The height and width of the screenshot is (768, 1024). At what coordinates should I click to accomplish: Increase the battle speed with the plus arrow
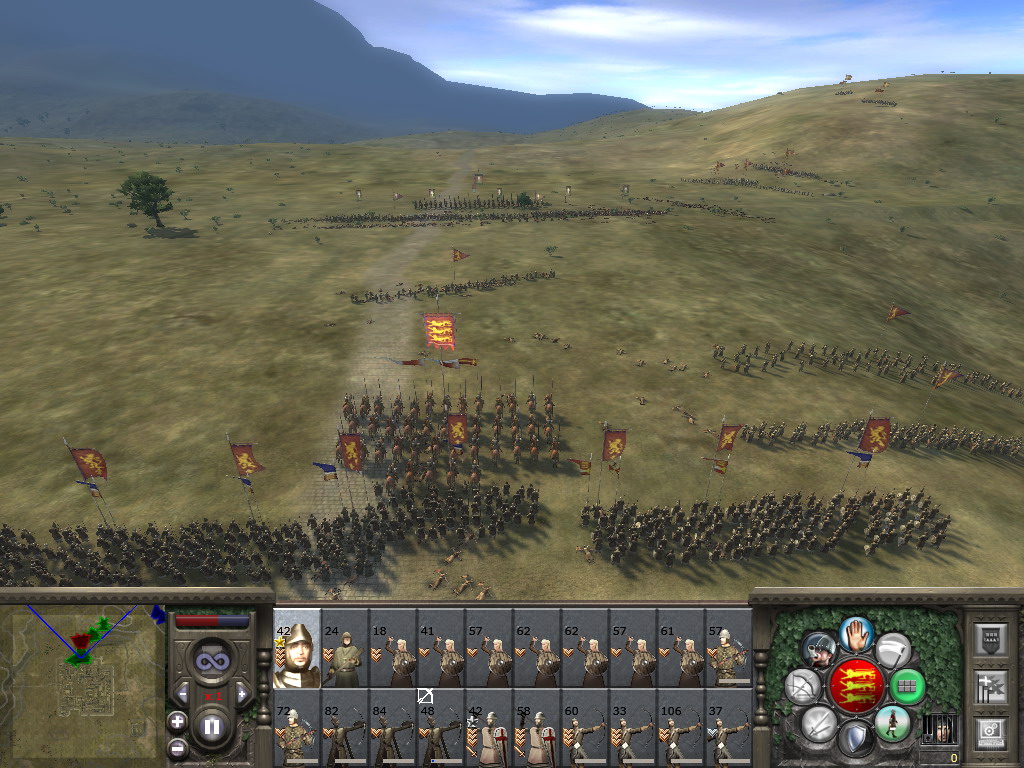(241, 693)
